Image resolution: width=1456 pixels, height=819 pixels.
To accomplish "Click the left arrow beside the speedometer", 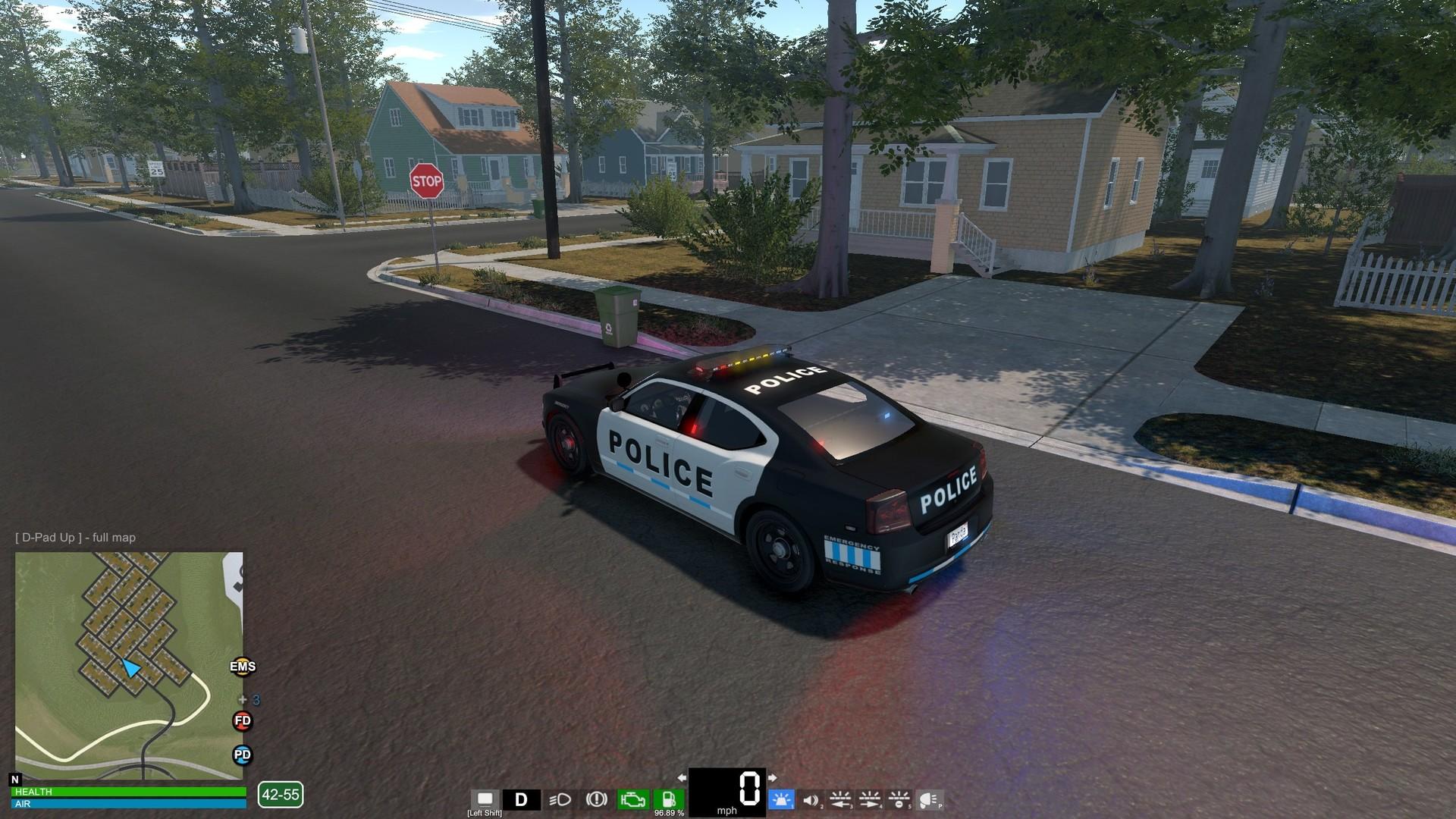I will click(680, 777).
